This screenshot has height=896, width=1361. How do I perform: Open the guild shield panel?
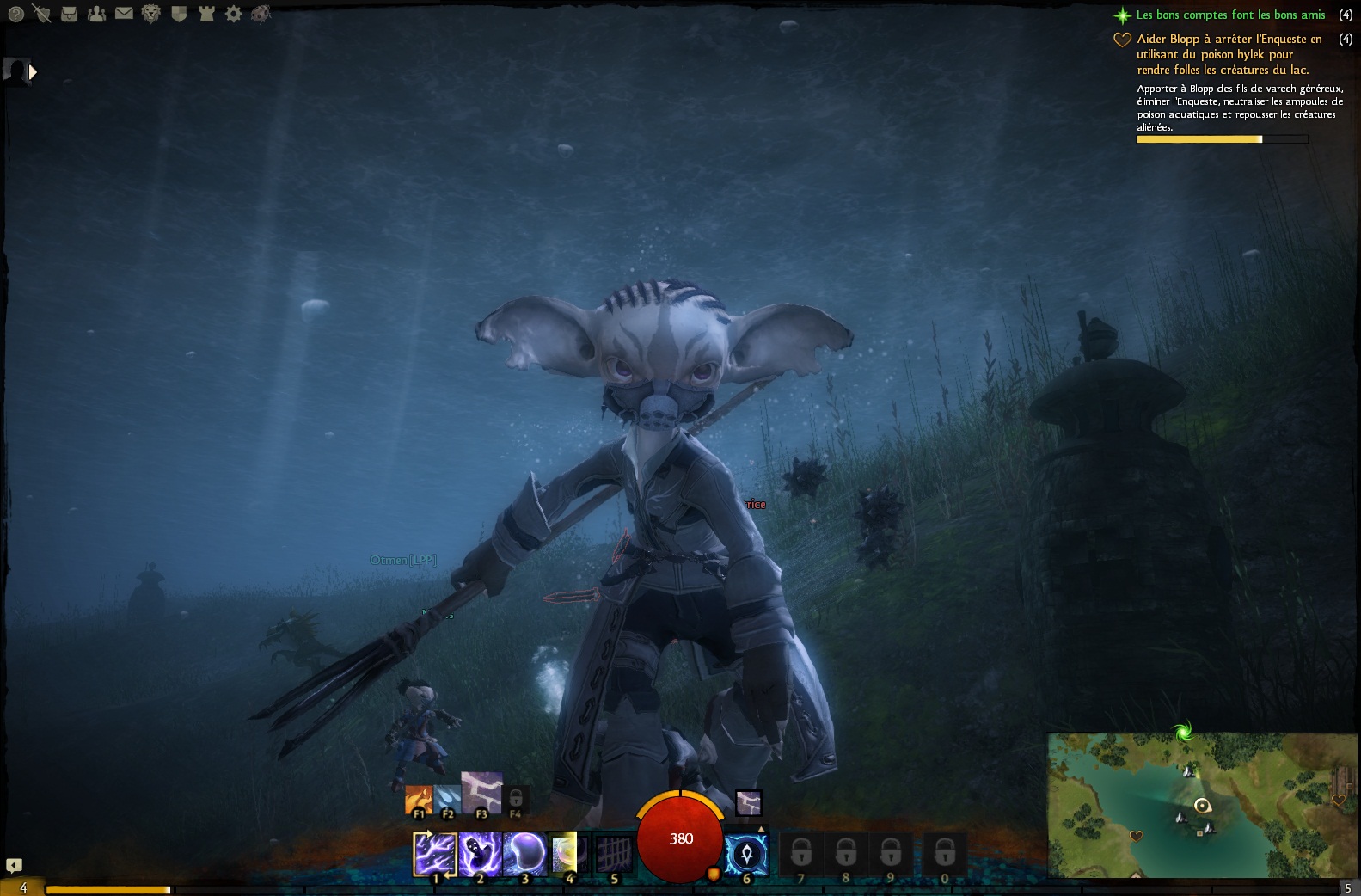[x=179, y=14]
